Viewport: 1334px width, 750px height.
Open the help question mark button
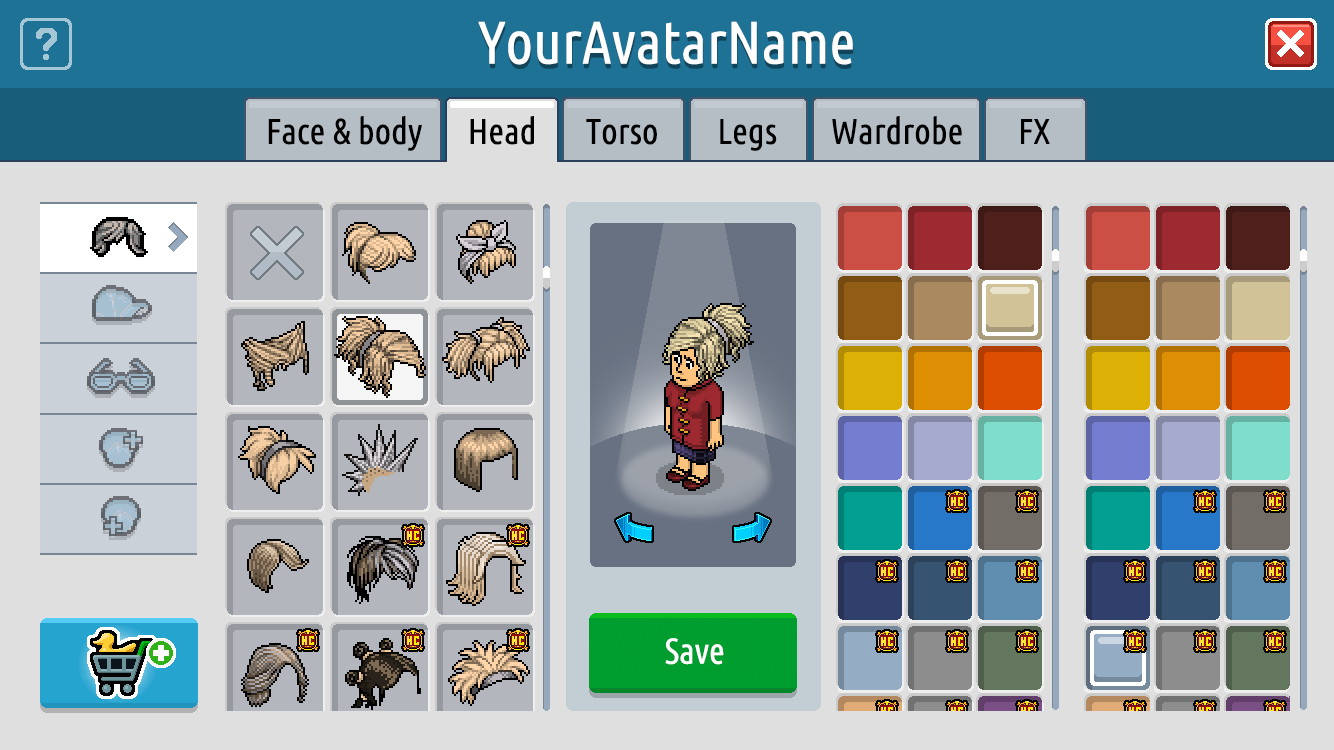[x=46, y=45]
